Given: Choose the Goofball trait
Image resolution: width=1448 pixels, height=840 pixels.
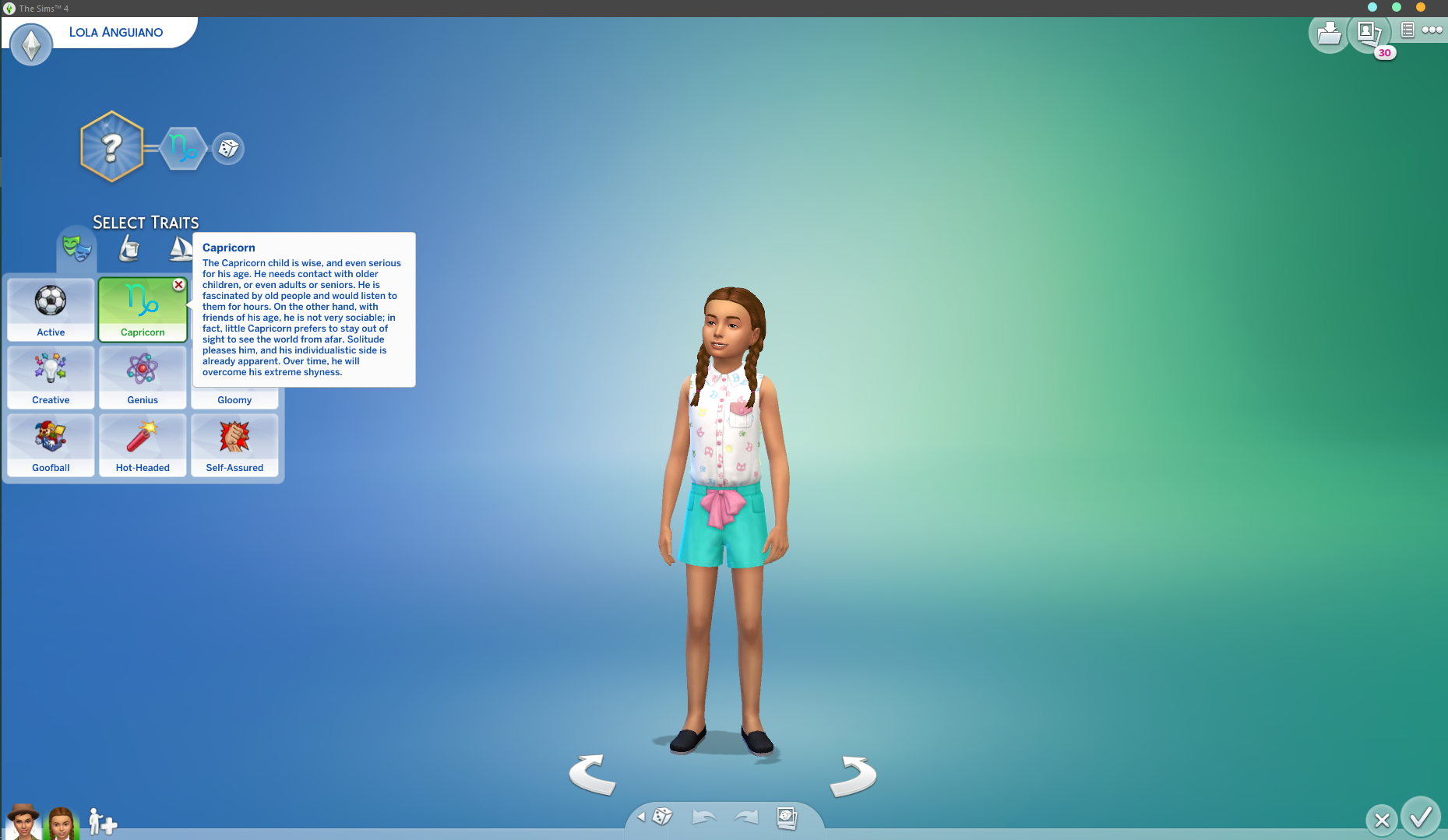Looking at the screenshot, I should 51,445.
